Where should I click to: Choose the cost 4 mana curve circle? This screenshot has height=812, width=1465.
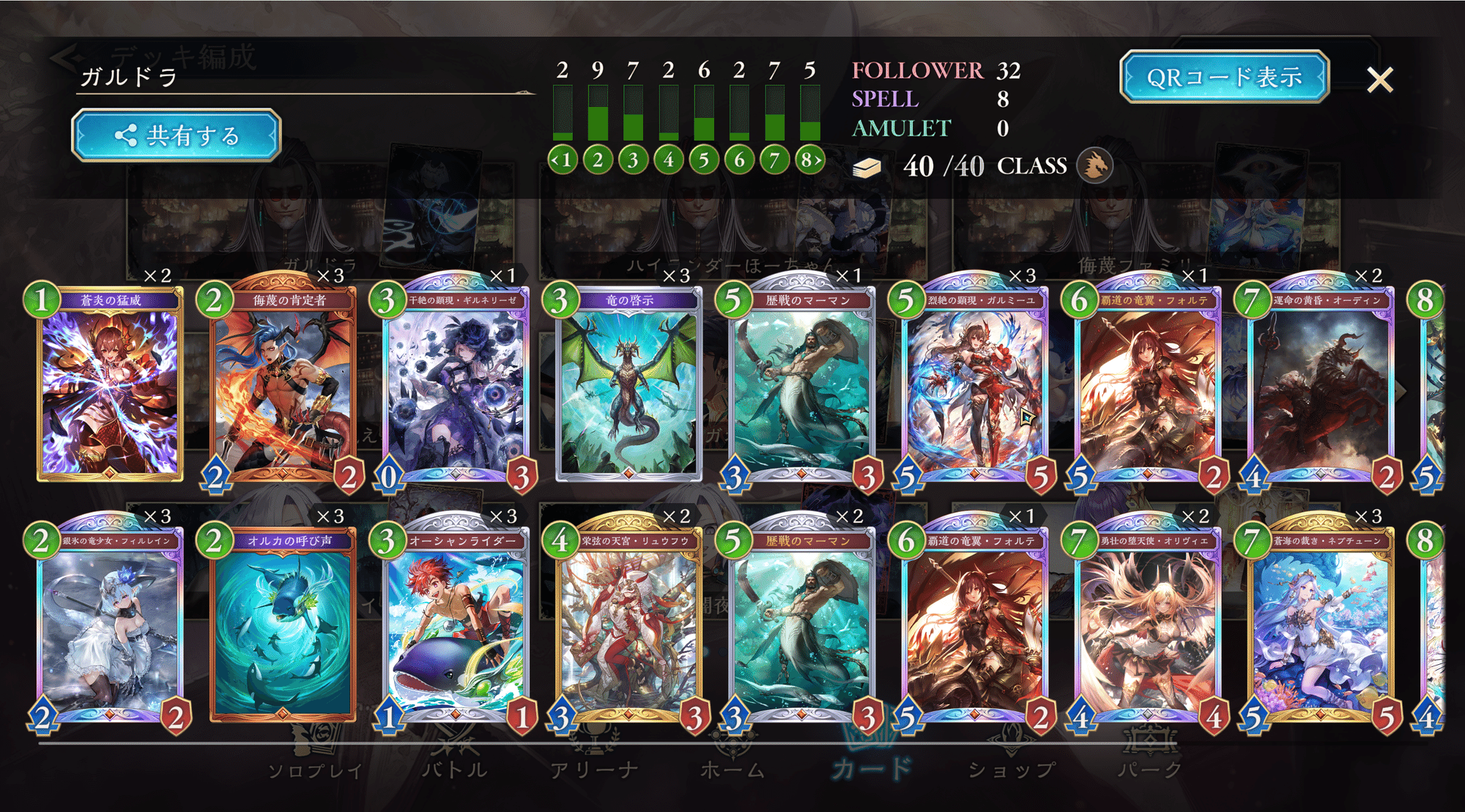(669, 160)
